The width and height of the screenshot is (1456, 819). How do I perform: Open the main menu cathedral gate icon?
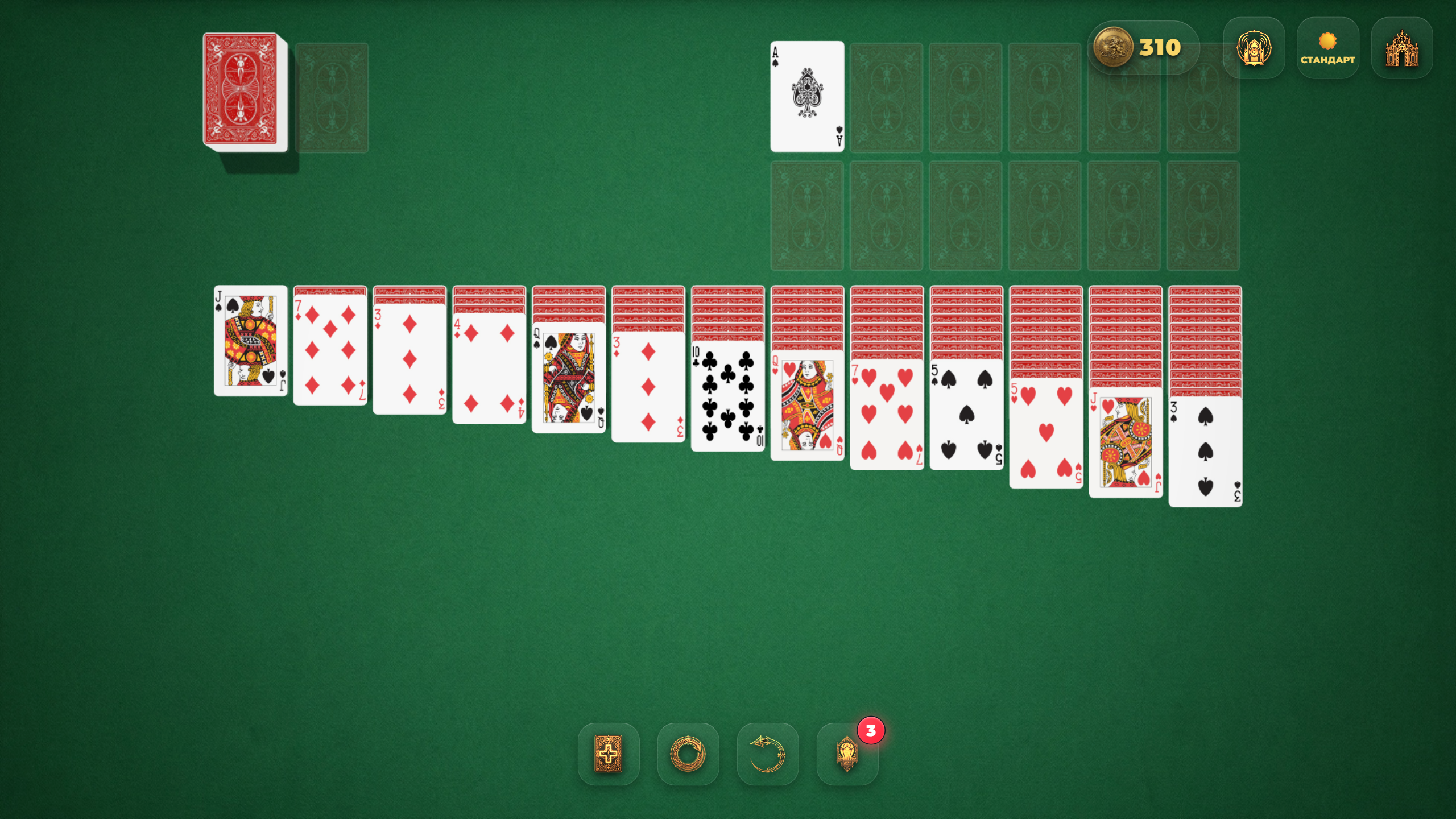pos(1401,48)
